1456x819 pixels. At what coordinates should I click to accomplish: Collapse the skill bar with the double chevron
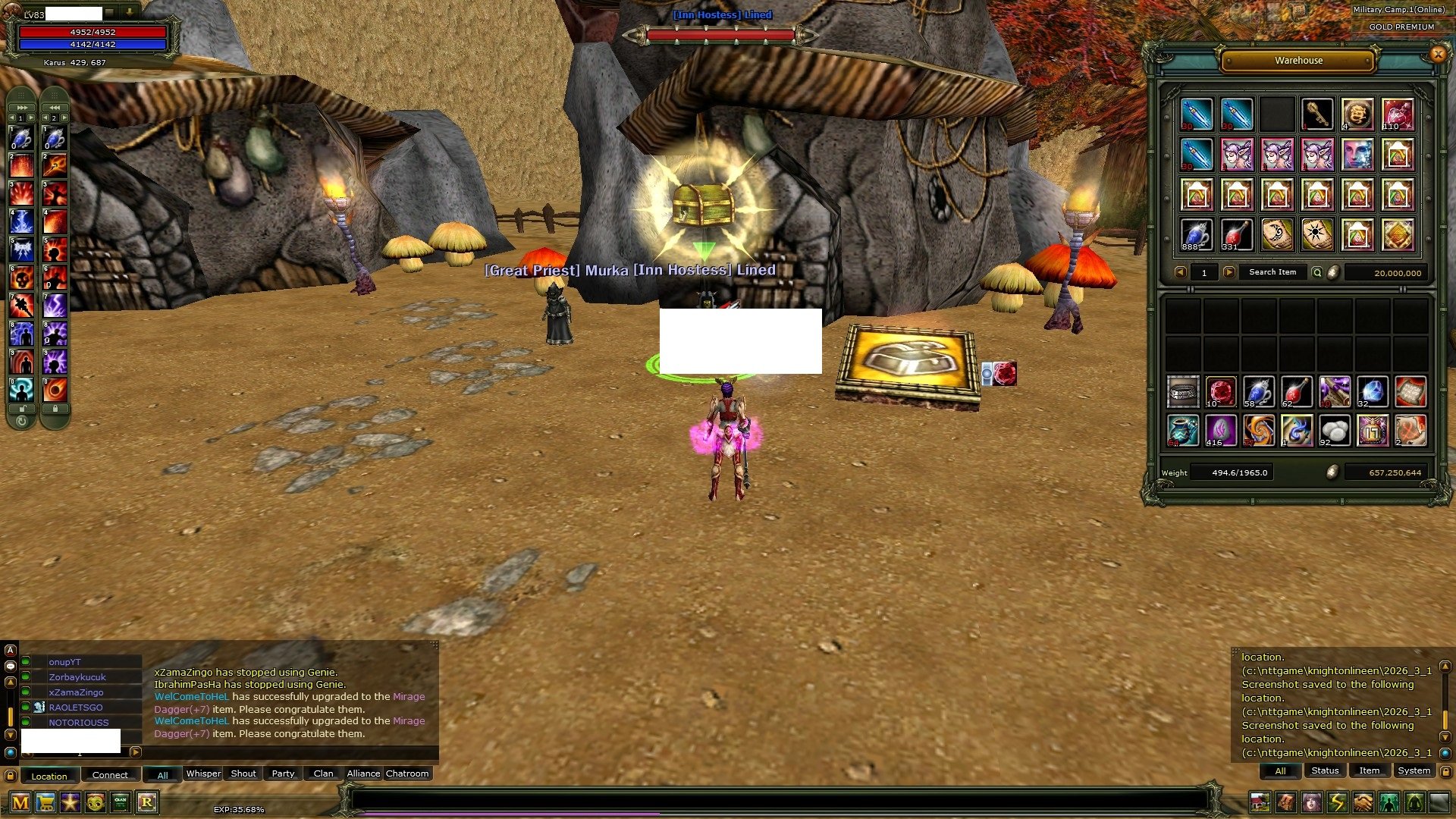coord(20,108)
